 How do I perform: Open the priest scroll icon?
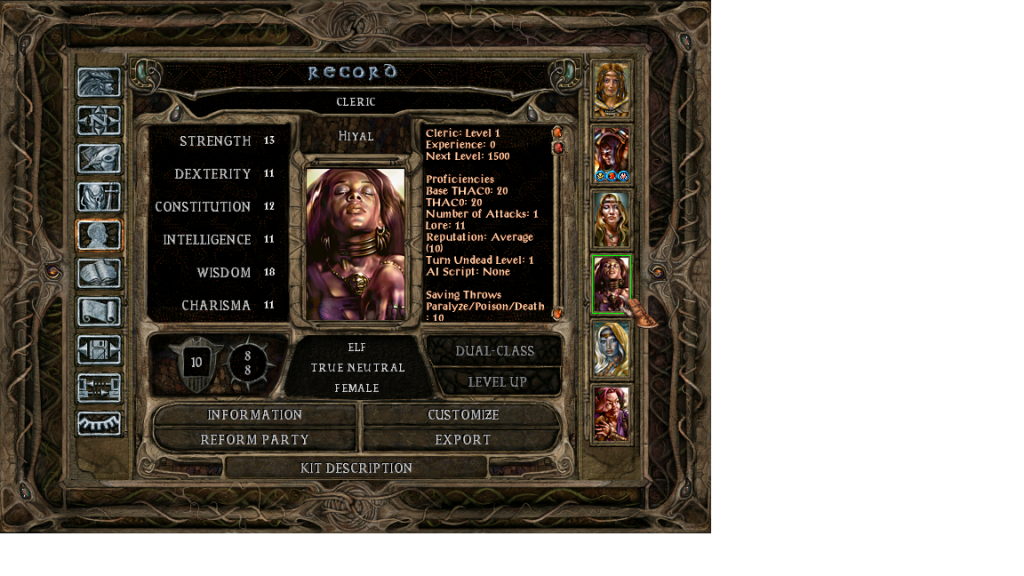tap(99, 311)
